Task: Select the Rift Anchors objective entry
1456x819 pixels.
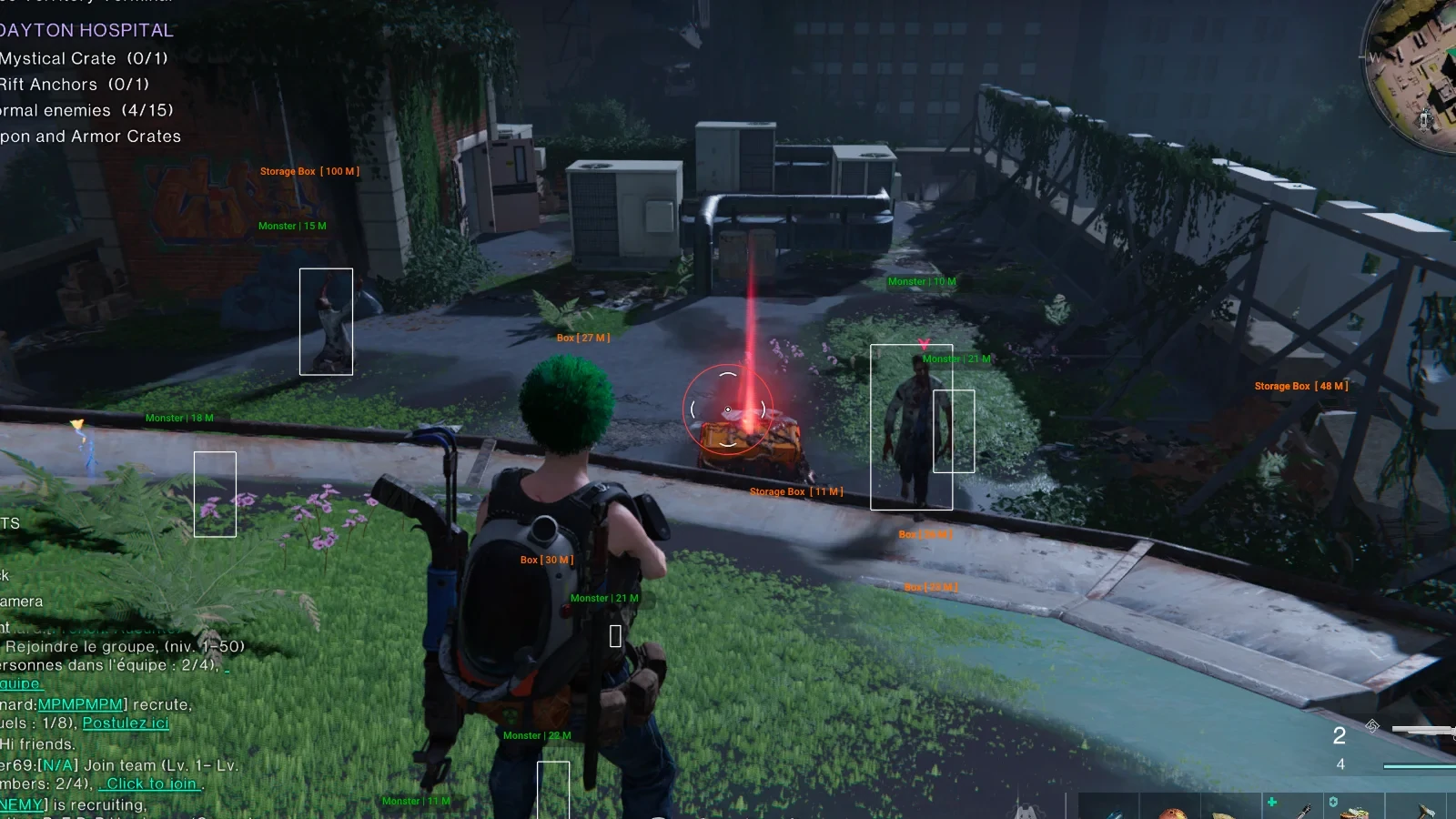Action: 75,85
